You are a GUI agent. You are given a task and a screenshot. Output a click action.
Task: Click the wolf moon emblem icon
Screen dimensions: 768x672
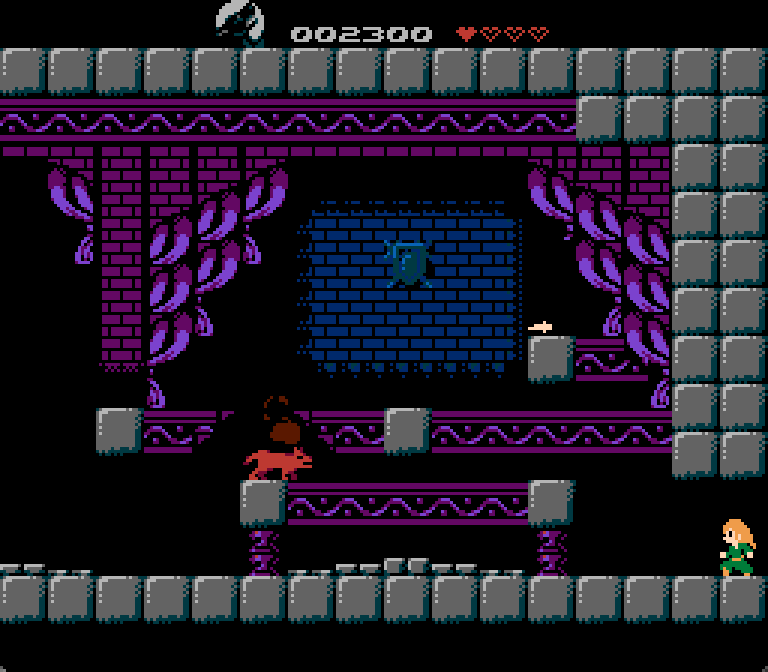(x=240, y=23)
